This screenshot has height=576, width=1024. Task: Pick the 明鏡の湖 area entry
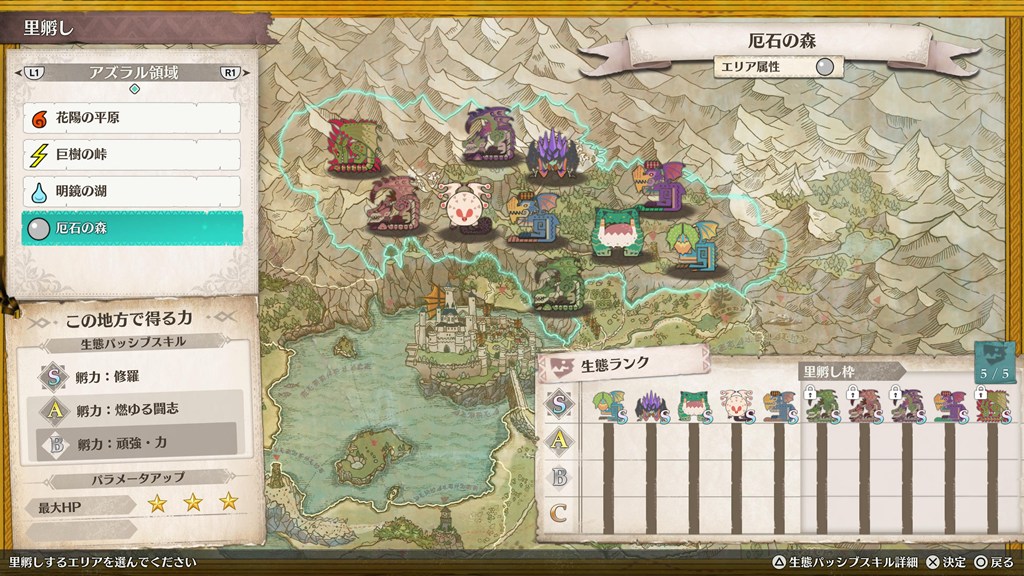click(x=131, y=192)
